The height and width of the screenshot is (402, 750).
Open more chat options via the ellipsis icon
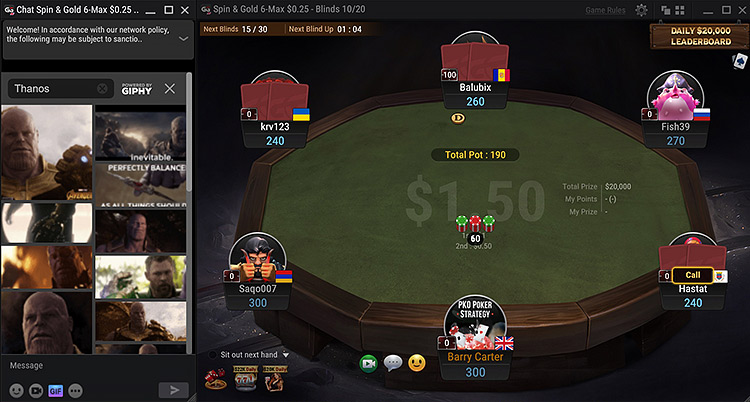(75, 390)
